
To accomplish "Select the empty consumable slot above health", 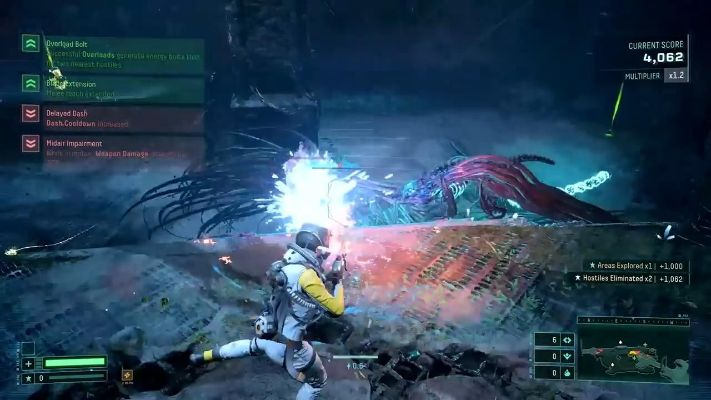I will point(28,348).
